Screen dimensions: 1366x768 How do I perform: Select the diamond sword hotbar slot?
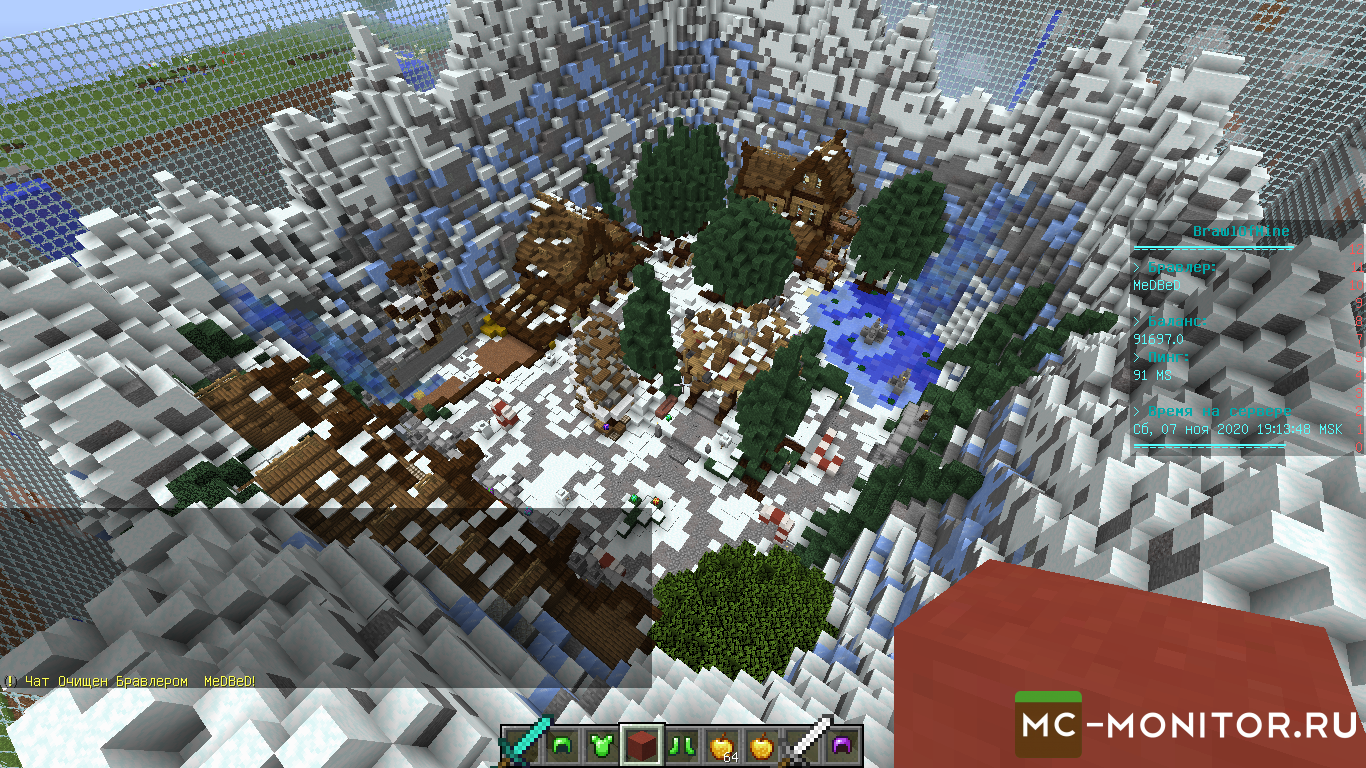pyautogui.click(x=521, y=744)
